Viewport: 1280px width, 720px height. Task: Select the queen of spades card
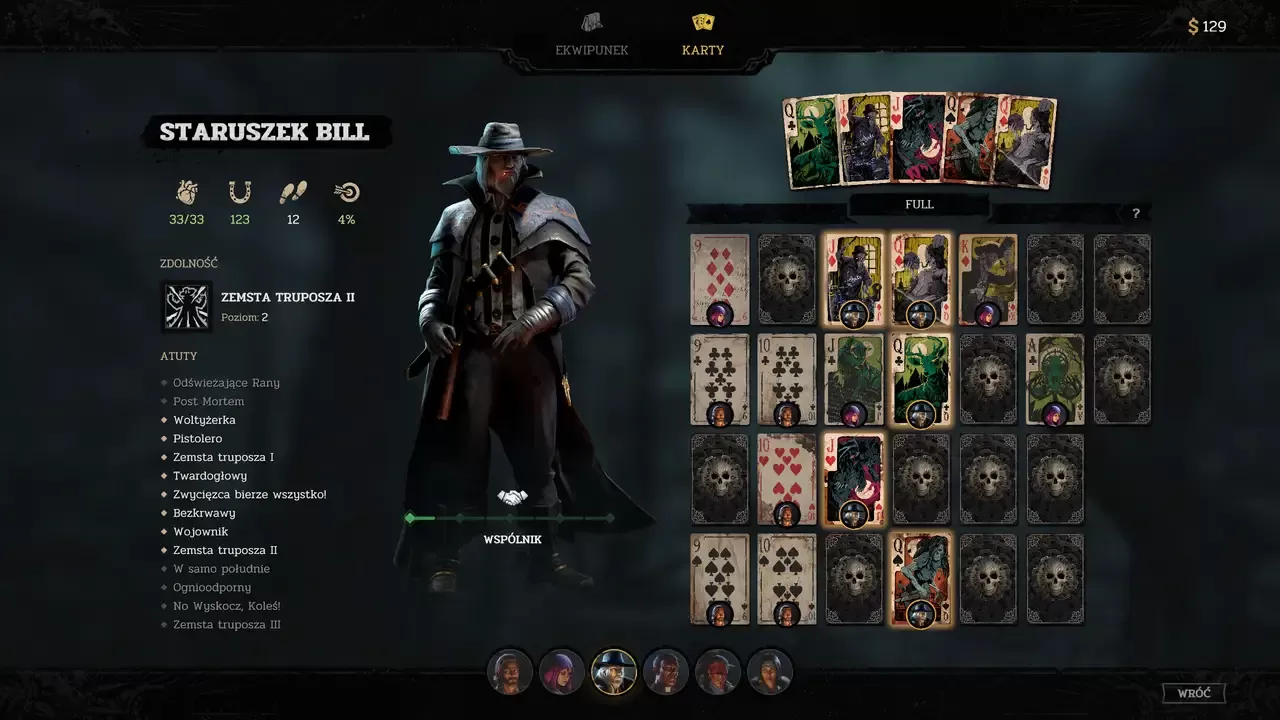pos(920,579)
